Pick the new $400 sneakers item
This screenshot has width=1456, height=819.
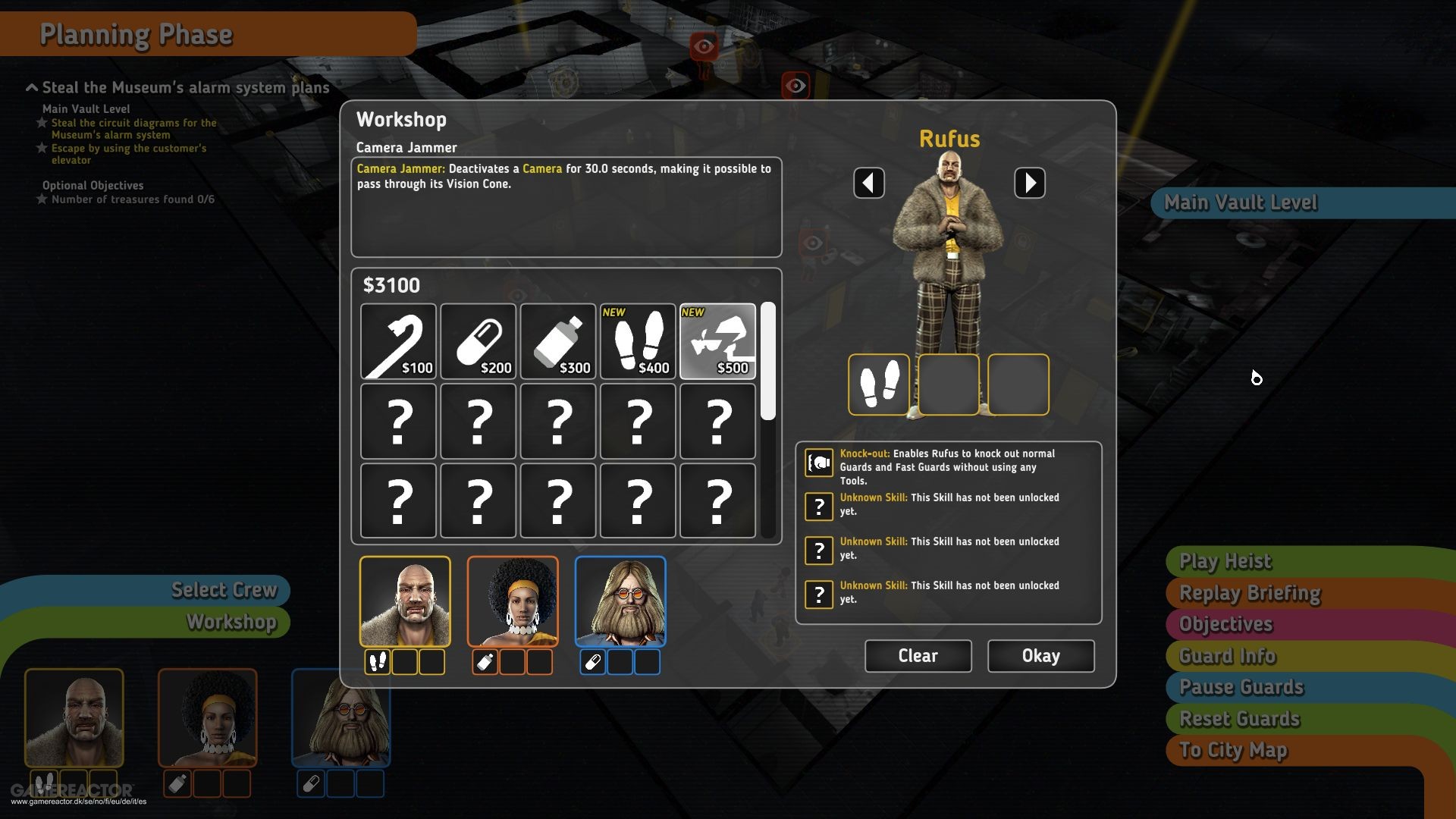coord(638,341)
